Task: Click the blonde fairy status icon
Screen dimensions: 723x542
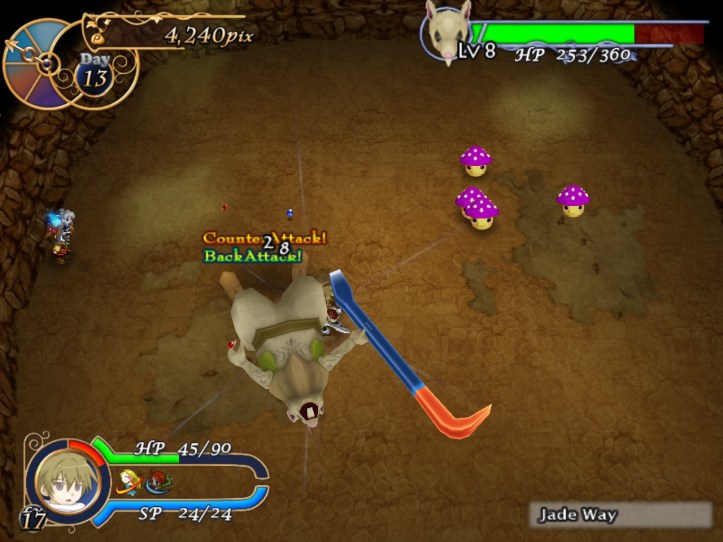Action: (x=128, y=484)
